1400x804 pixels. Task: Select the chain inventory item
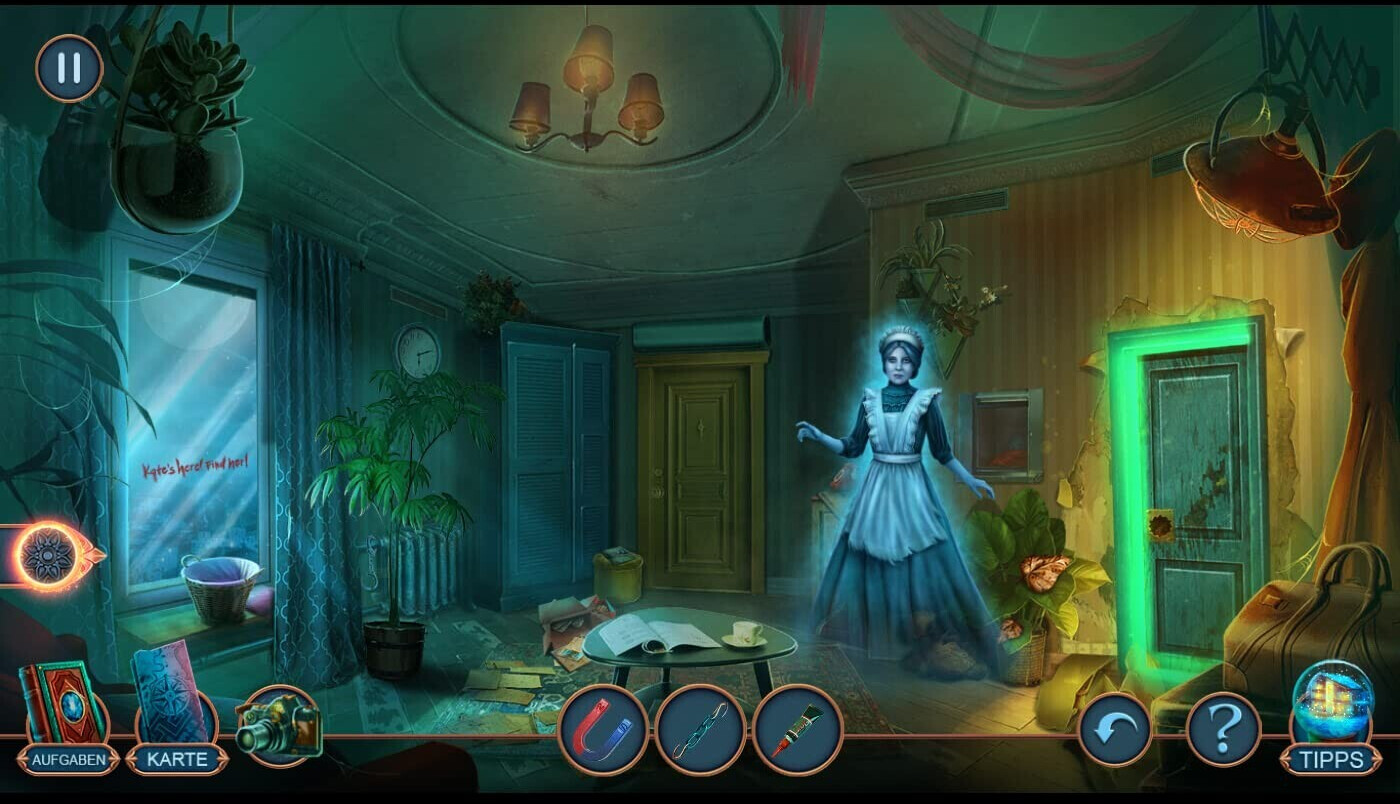click(700, 730)
